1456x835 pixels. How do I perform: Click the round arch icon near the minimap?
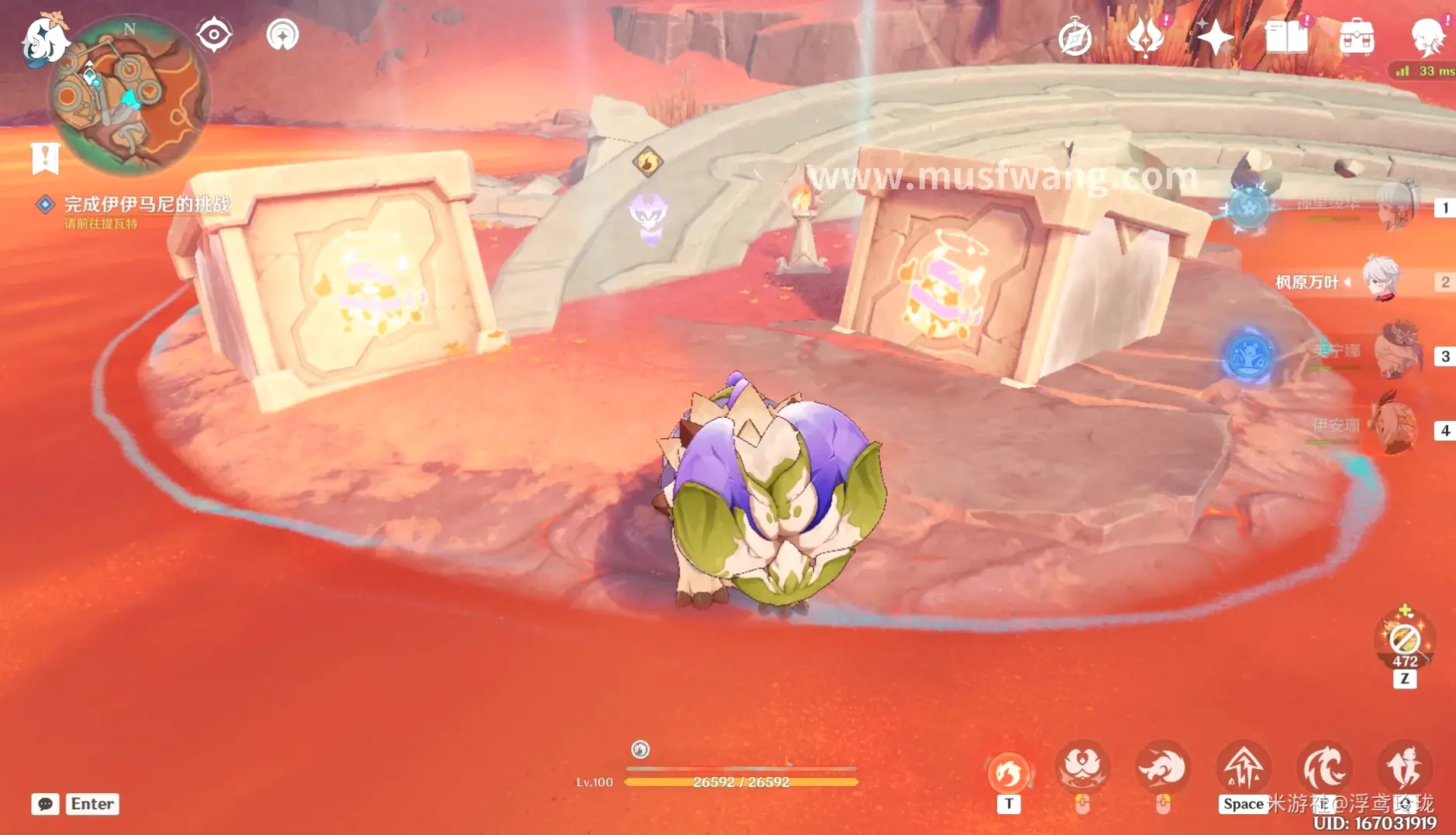pos(282,35)
